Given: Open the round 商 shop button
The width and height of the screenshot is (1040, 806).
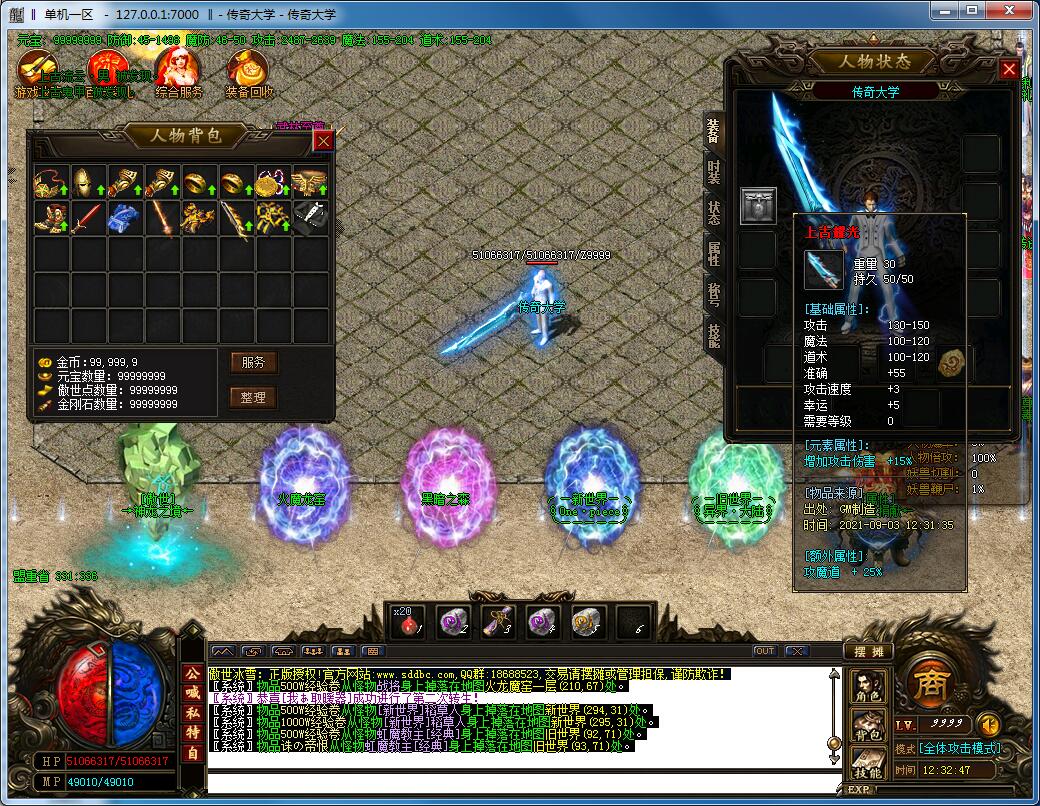Looking at the screenshot, I should click(x=926, y=685).
